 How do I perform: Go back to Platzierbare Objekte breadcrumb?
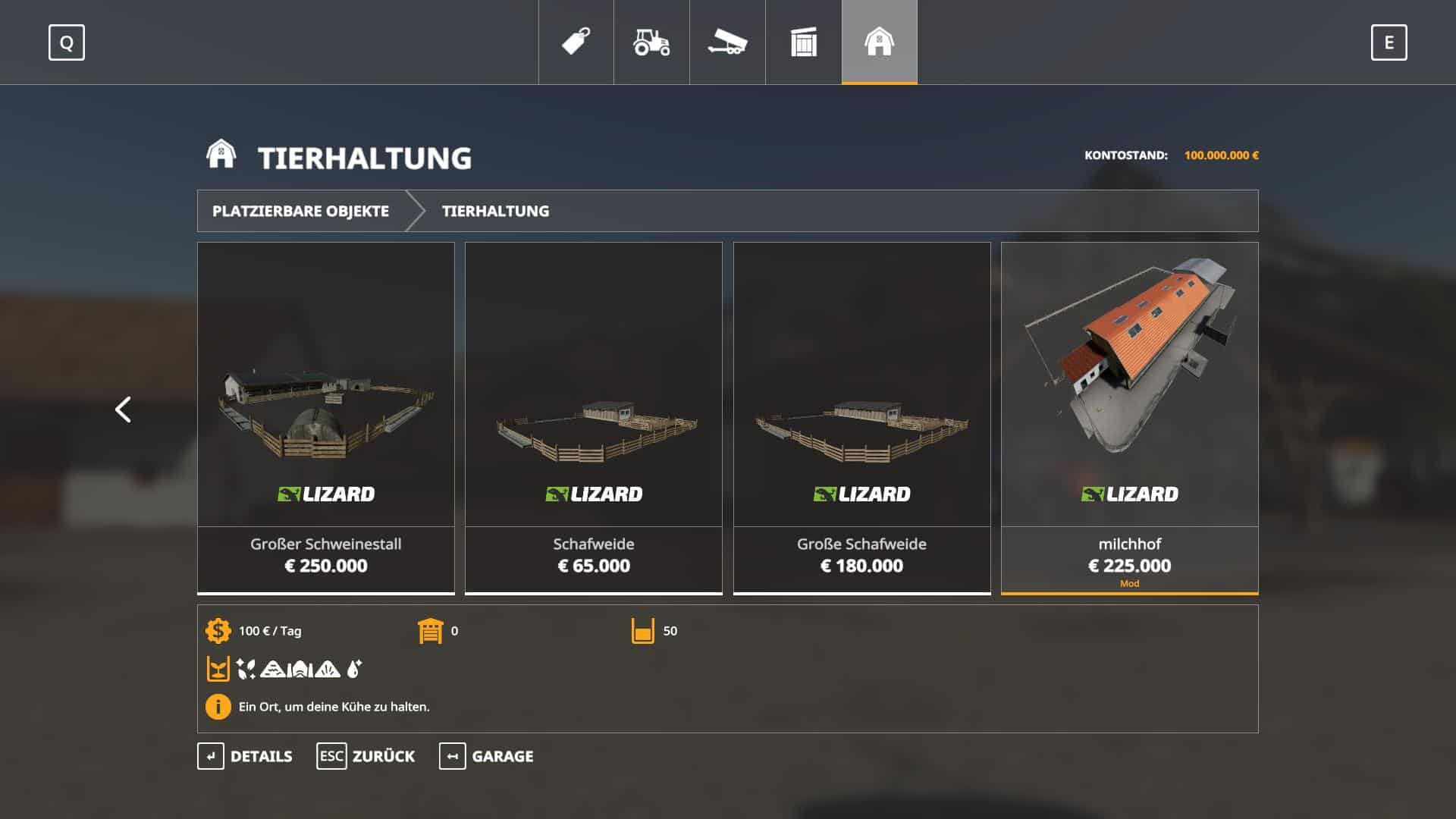click(300, 211)
